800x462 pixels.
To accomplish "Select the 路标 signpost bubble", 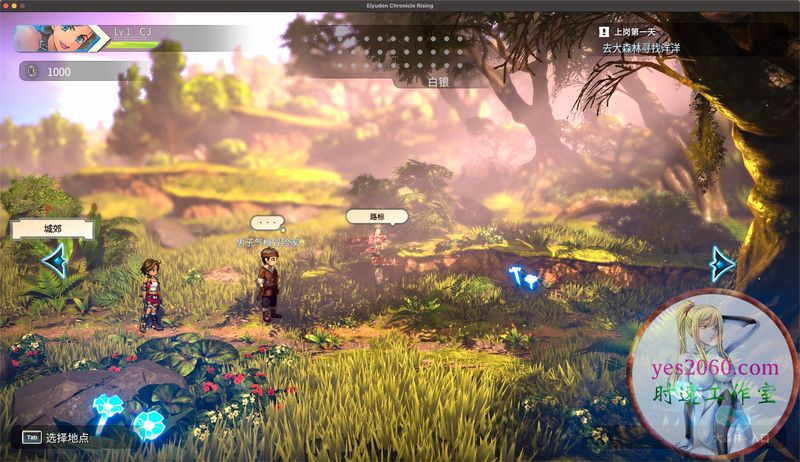I will 376,215.
